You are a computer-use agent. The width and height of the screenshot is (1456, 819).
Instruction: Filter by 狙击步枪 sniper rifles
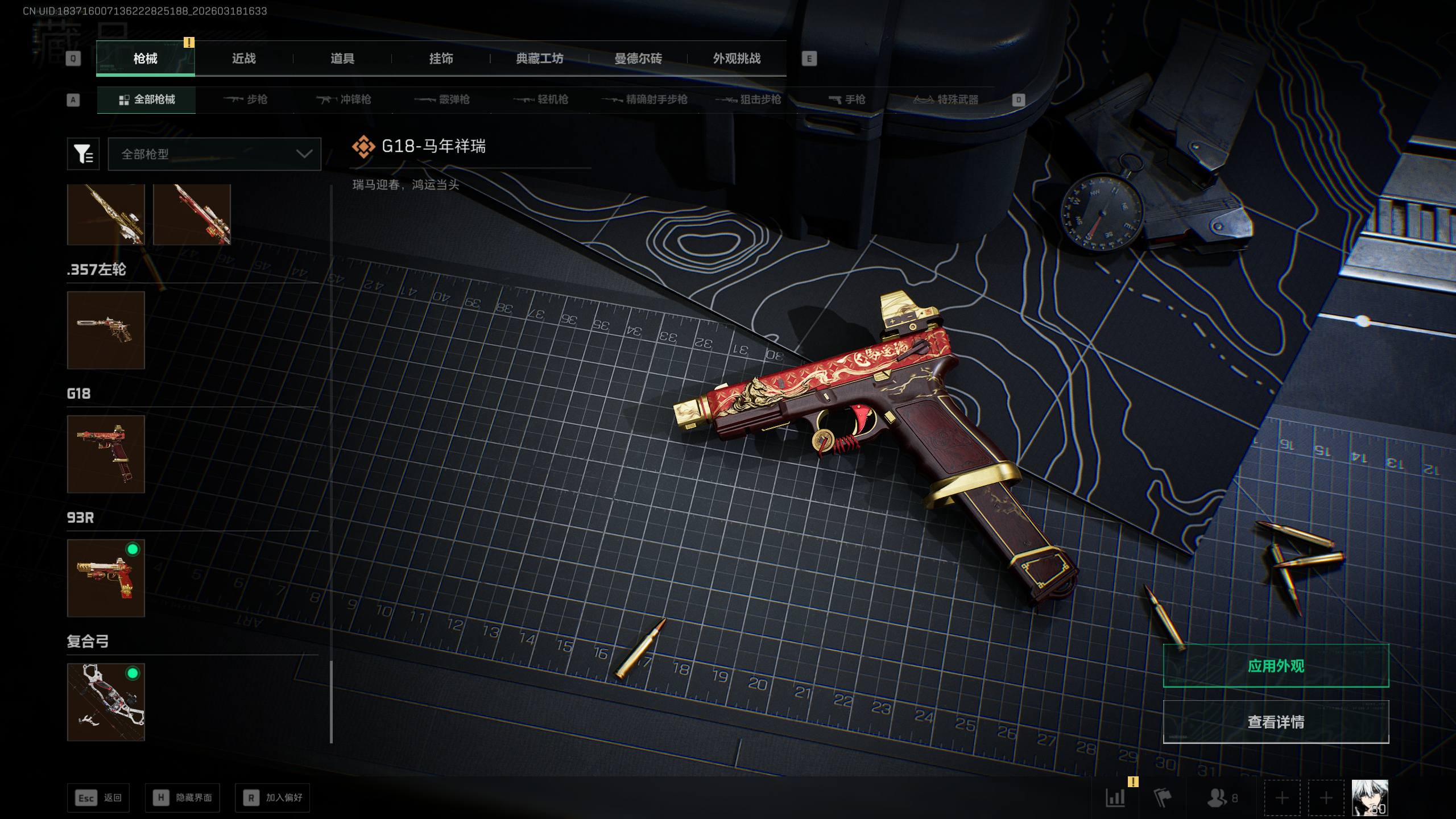click(748, 100)
